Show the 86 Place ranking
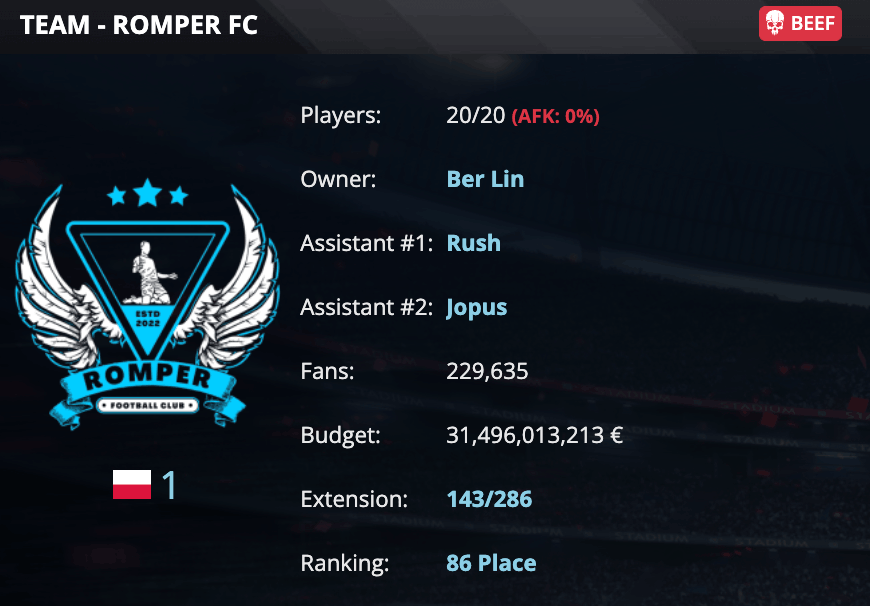Screen dimensions: 870x606 491,563
